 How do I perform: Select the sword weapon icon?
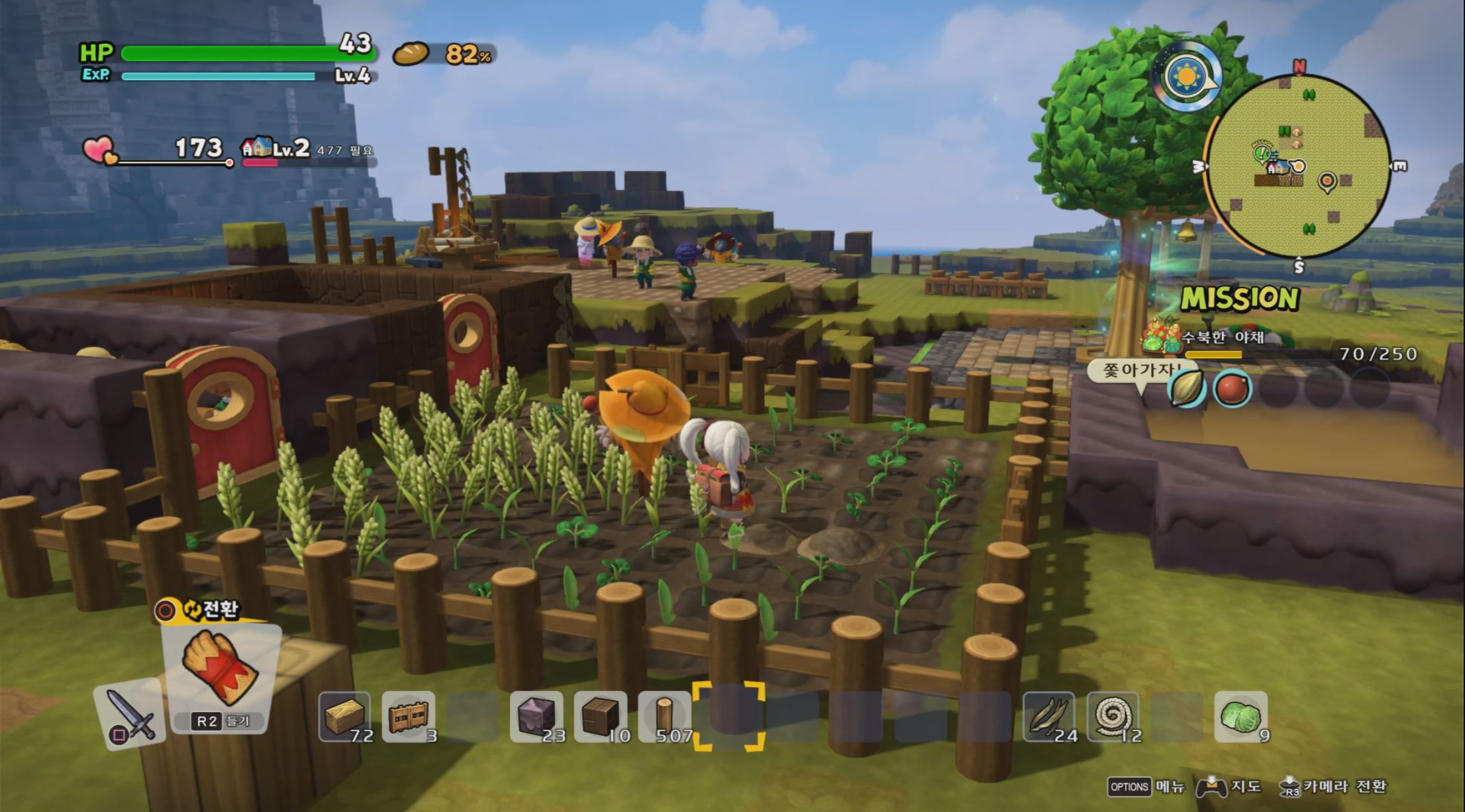[129, 715]
